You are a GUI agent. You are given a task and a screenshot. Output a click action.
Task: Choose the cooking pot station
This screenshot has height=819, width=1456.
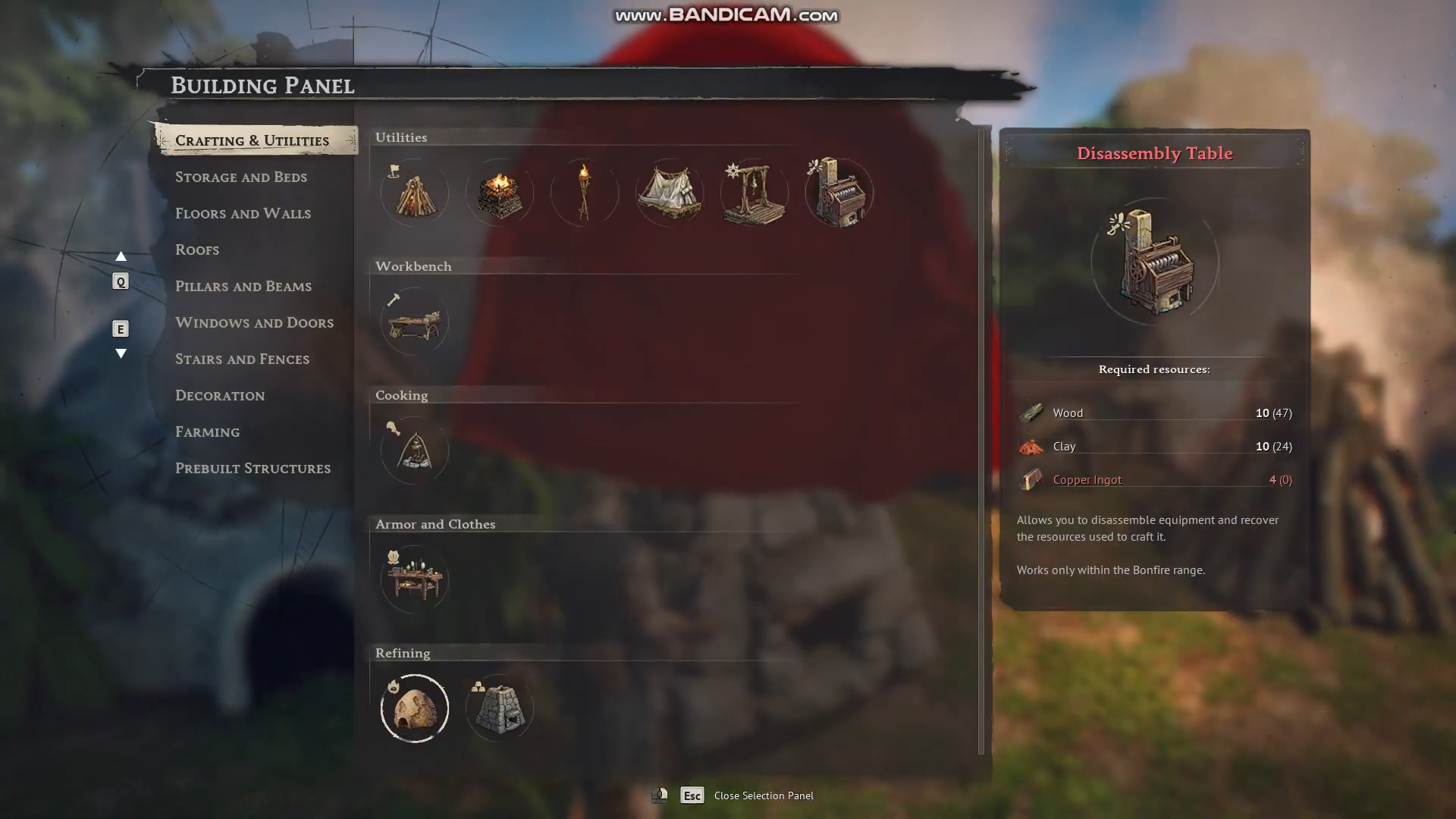[x=415, y=450]
